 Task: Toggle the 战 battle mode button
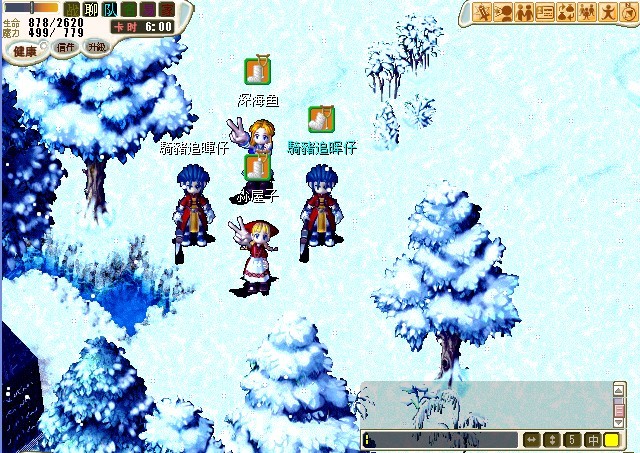point(71,10)
